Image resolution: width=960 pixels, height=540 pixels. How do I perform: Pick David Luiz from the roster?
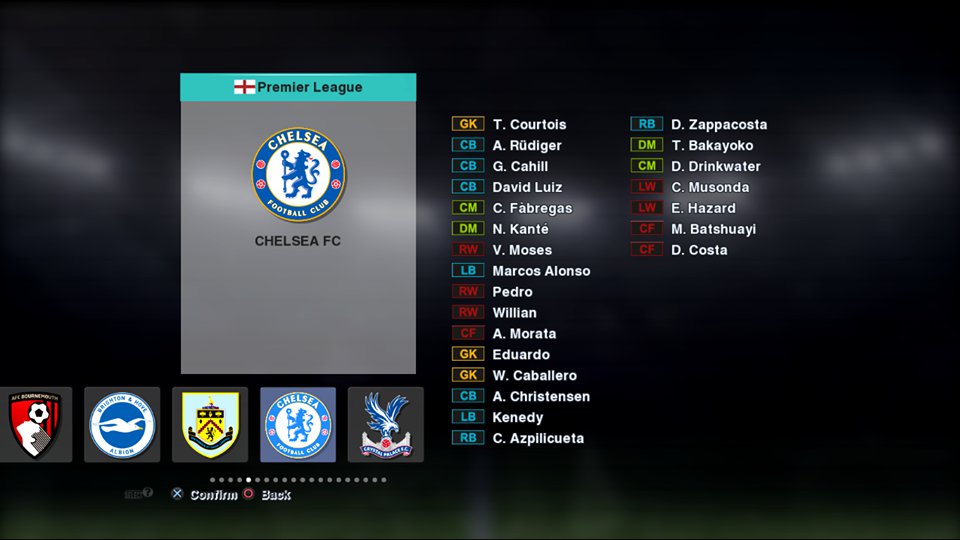[527, 187]
